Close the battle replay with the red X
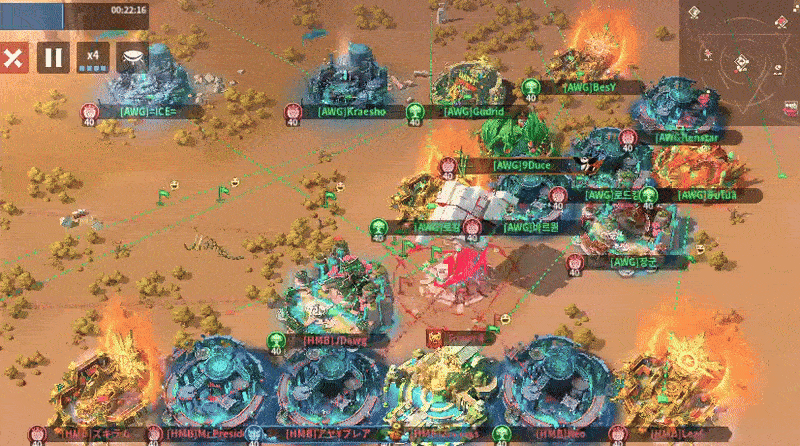Screen dimensions: 800x446 13,57
